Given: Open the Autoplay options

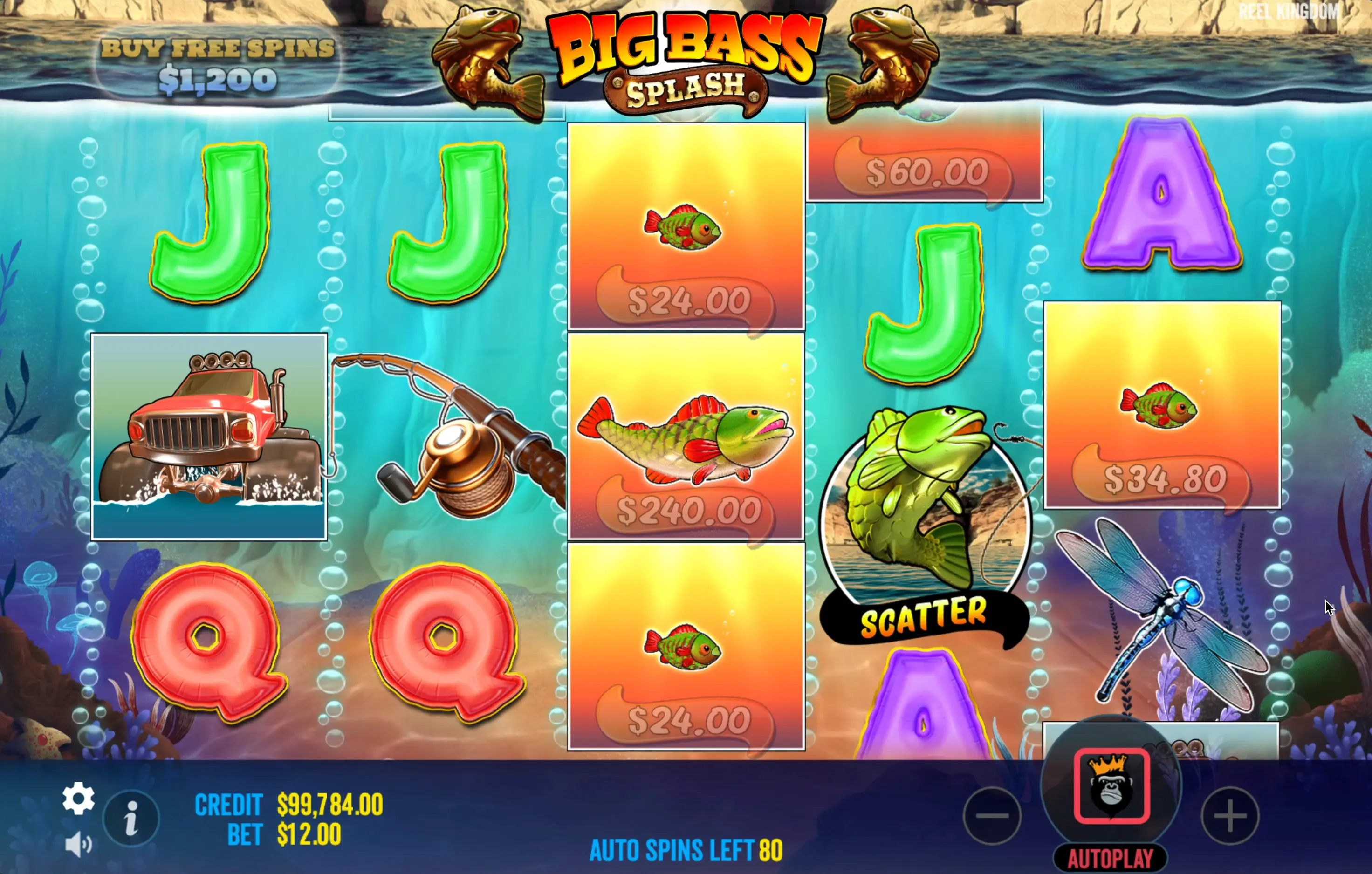Looking at the screenshot, I should [x=1110, y=858].
